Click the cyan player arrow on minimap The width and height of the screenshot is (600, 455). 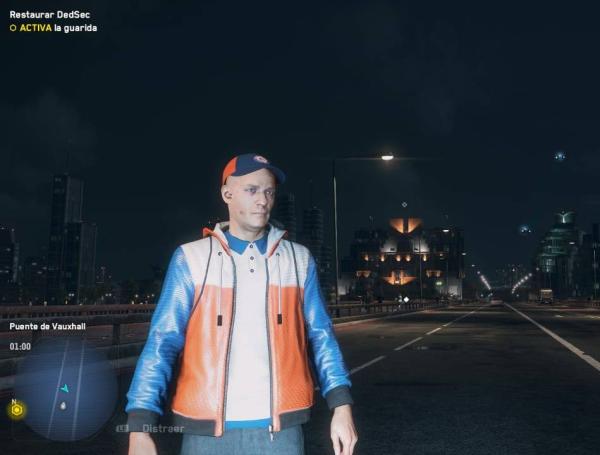(65, 387)
